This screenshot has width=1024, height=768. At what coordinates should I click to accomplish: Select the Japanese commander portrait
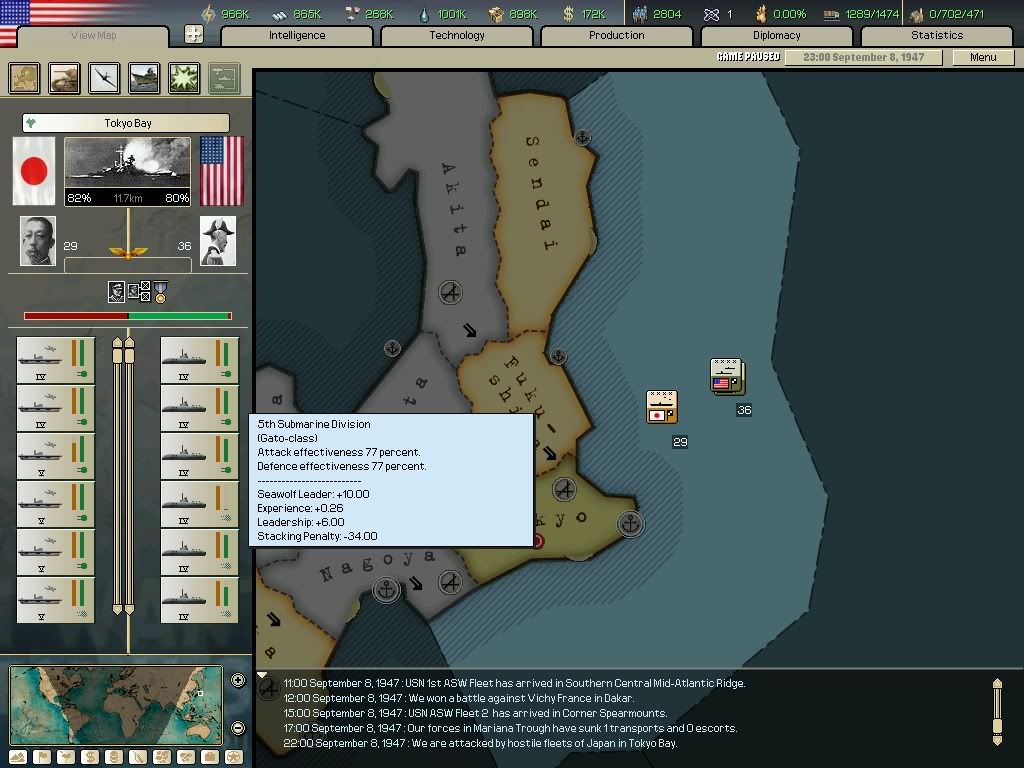[x=38, y=241]
